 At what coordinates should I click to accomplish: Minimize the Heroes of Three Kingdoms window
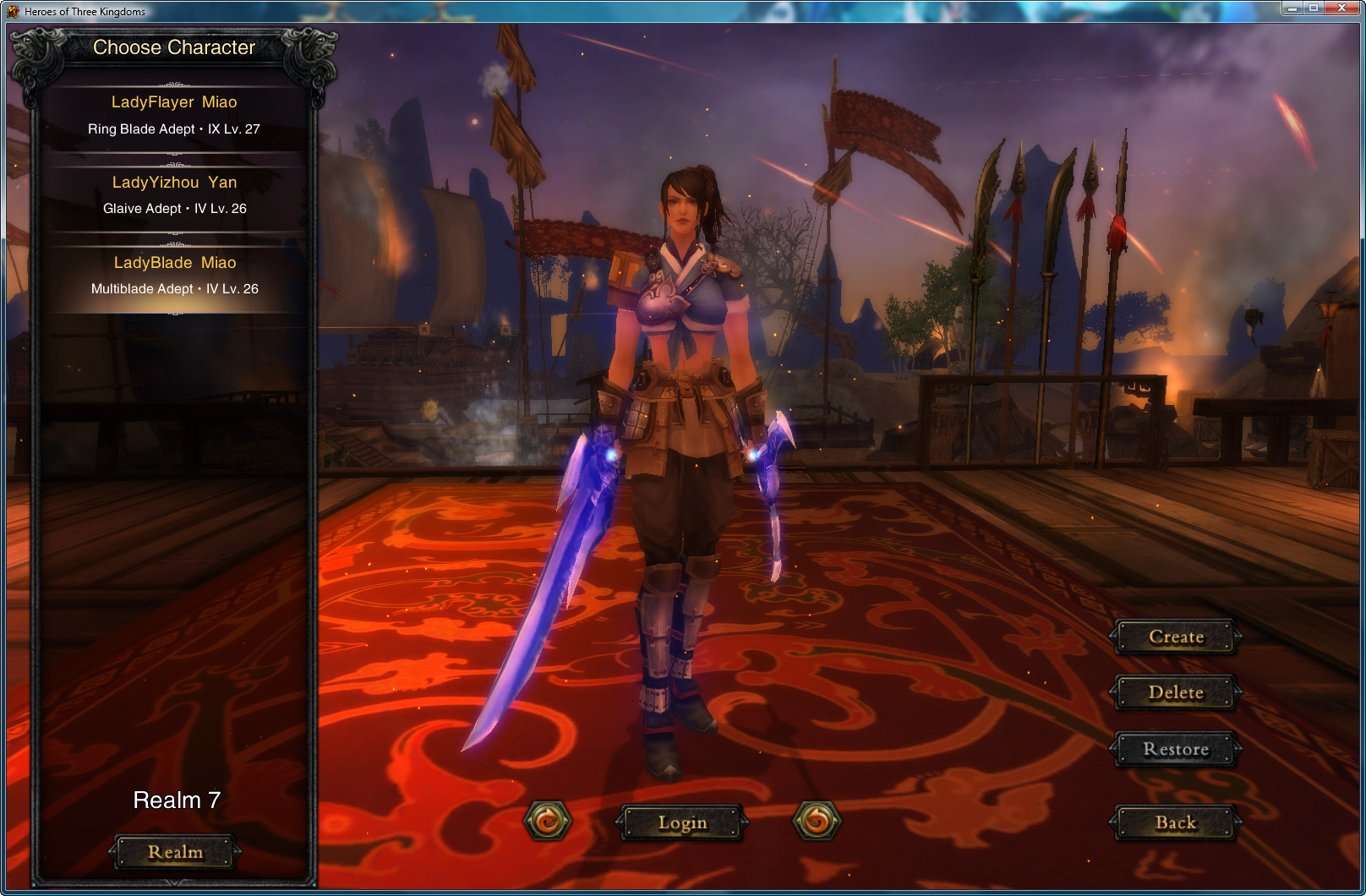tap(1292, 8)
